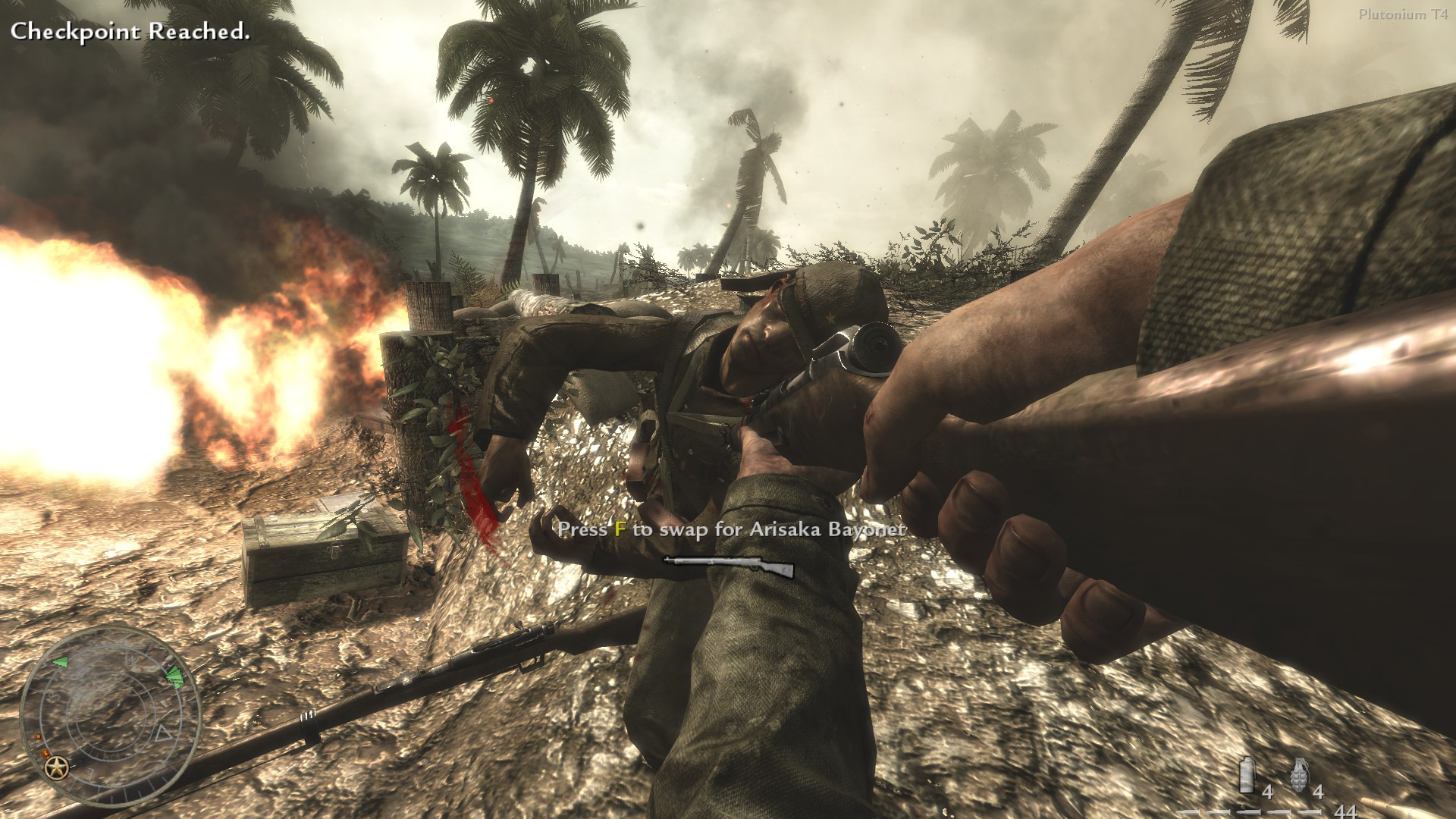
Task: Click the objective triangle inside the compass
Action: pyautogui.click(x=162, y=734)
